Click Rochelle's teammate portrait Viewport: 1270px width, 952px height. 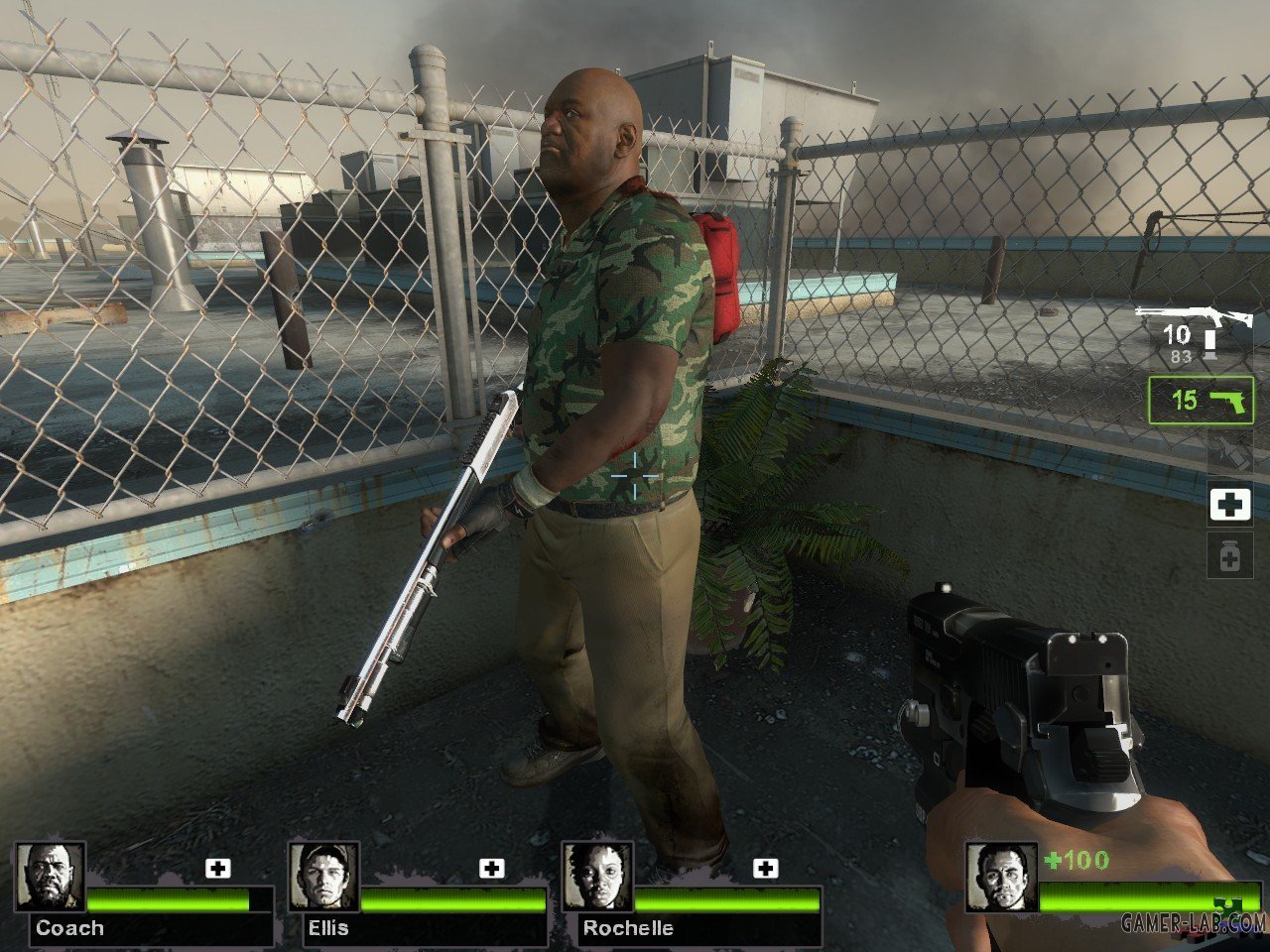pyautogui.click(x=597, y=877)
